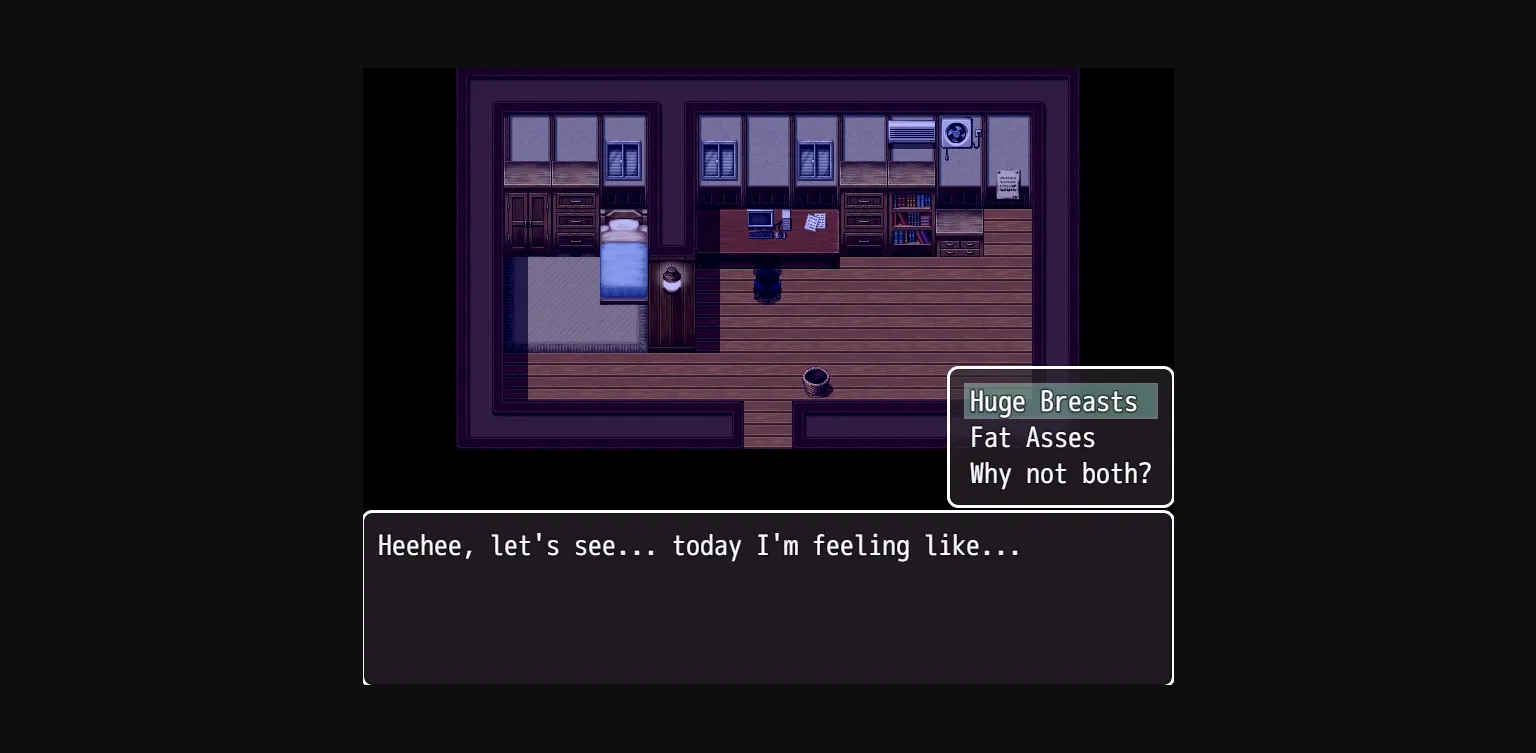1536x753 pixels.
Task: Select the desk chair sprite
Action: pos(765,285)
